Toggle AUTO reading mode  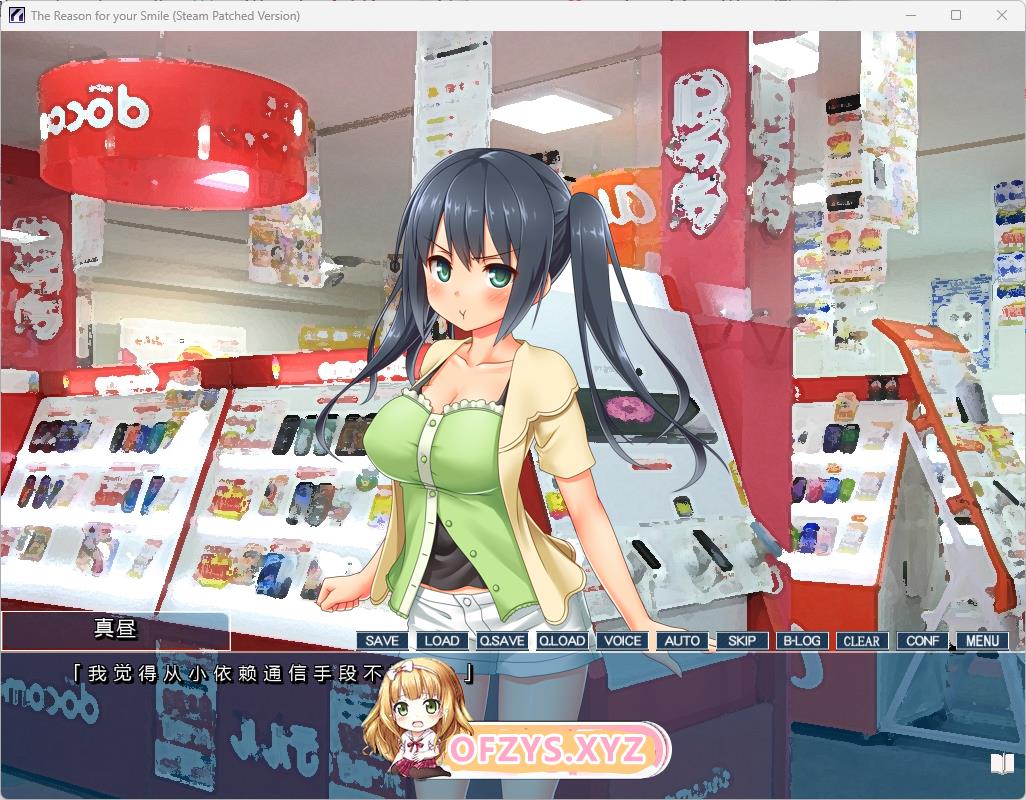[682, 641]
